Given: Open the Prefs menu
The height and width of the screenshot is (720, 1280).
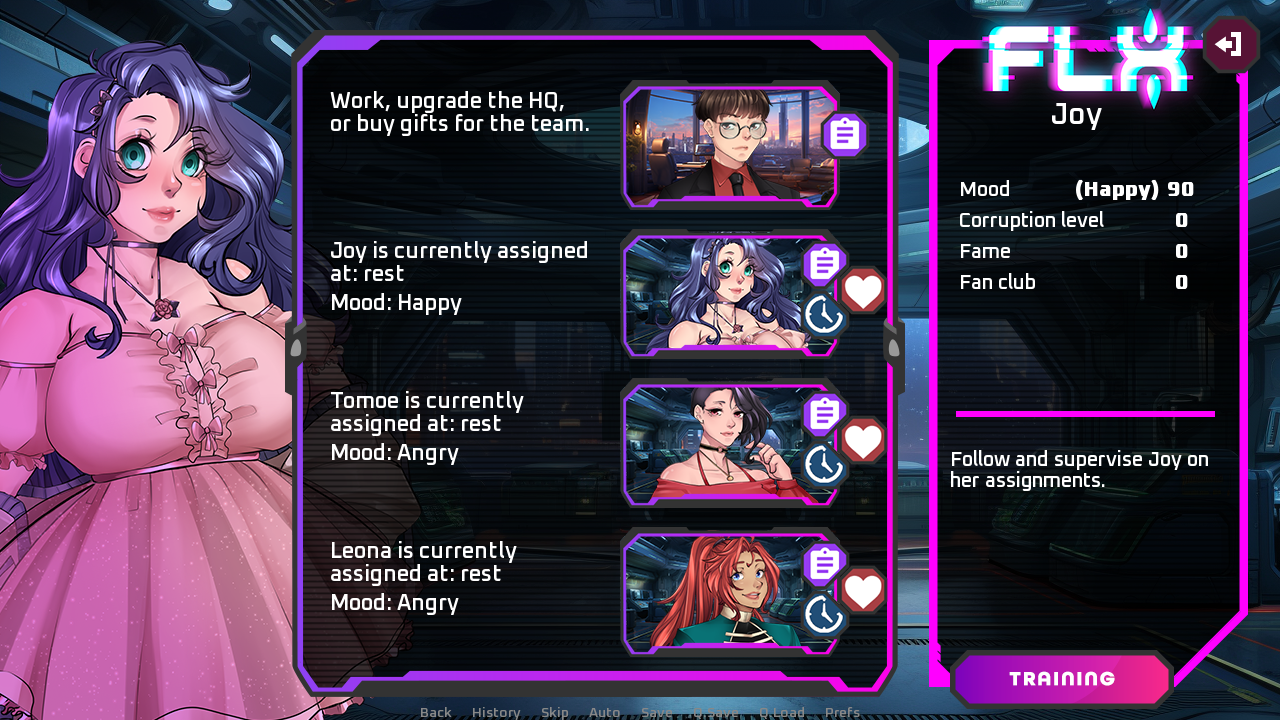Looking at the screenshot, I should (x=842, y=712).
